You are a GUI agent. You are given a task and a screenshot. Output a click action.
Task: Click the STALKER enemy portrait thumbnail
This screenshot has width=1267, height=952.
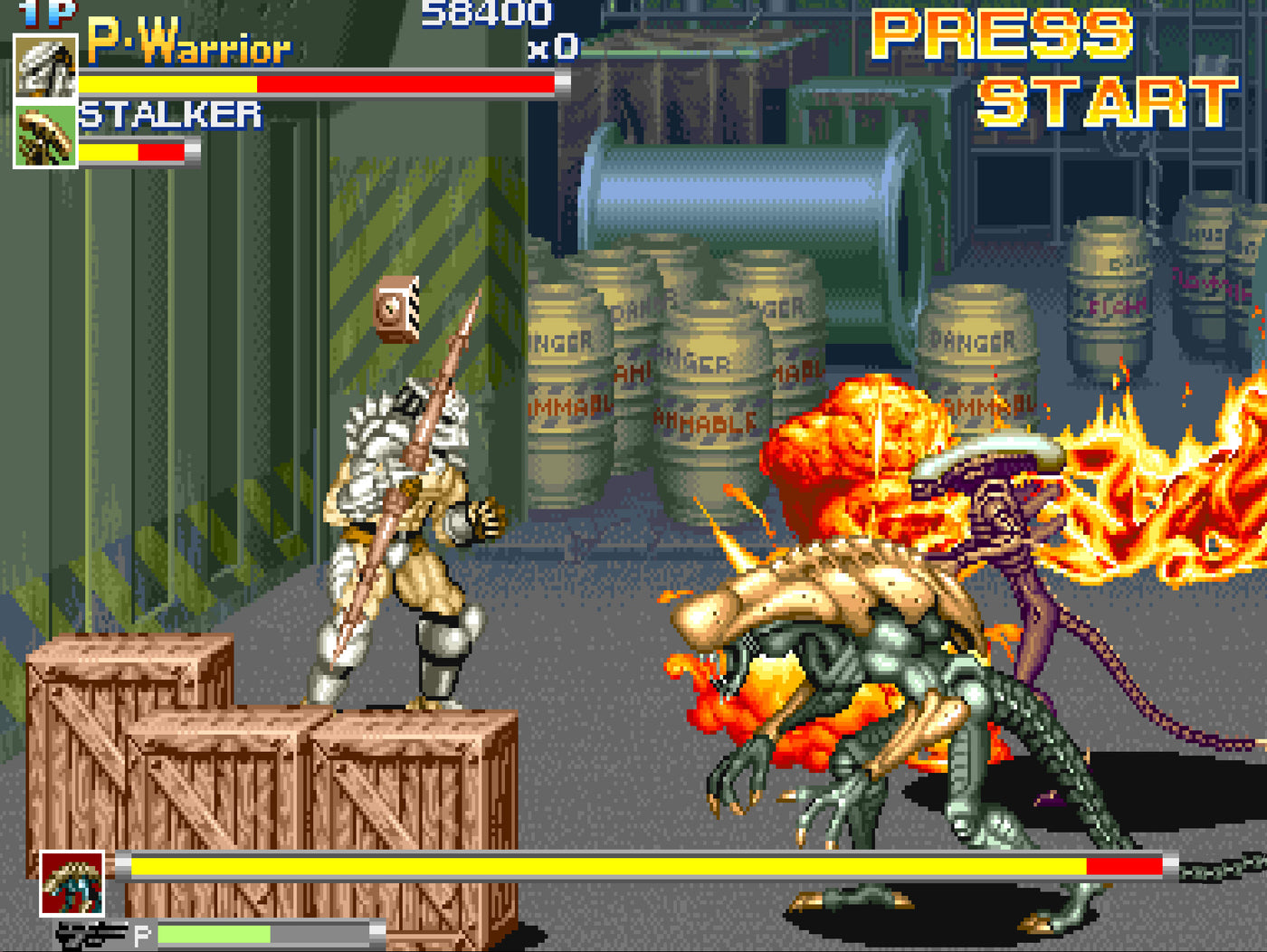click(43, 134)
